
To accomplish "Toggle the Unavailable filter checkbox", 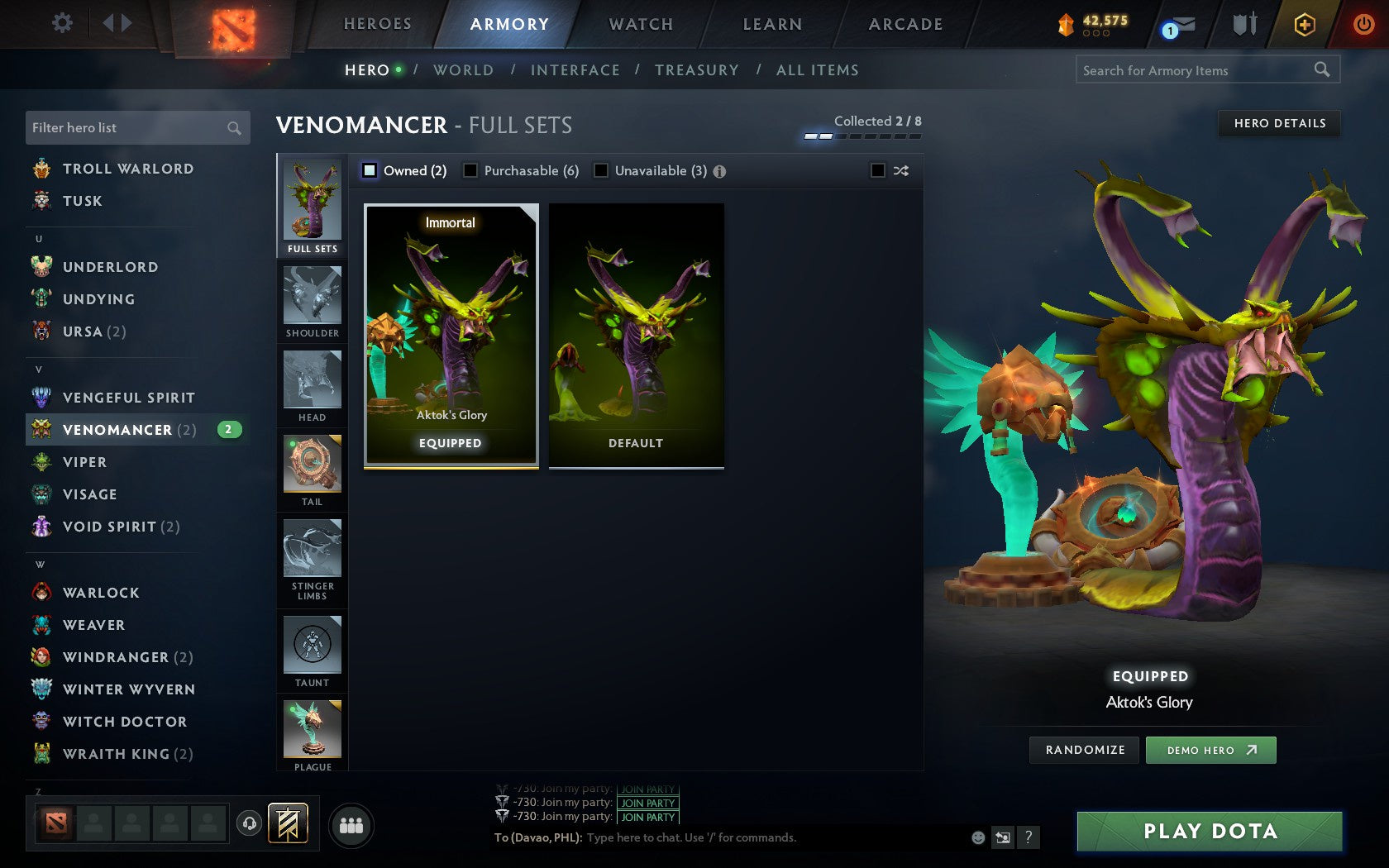I will [600, 170].
